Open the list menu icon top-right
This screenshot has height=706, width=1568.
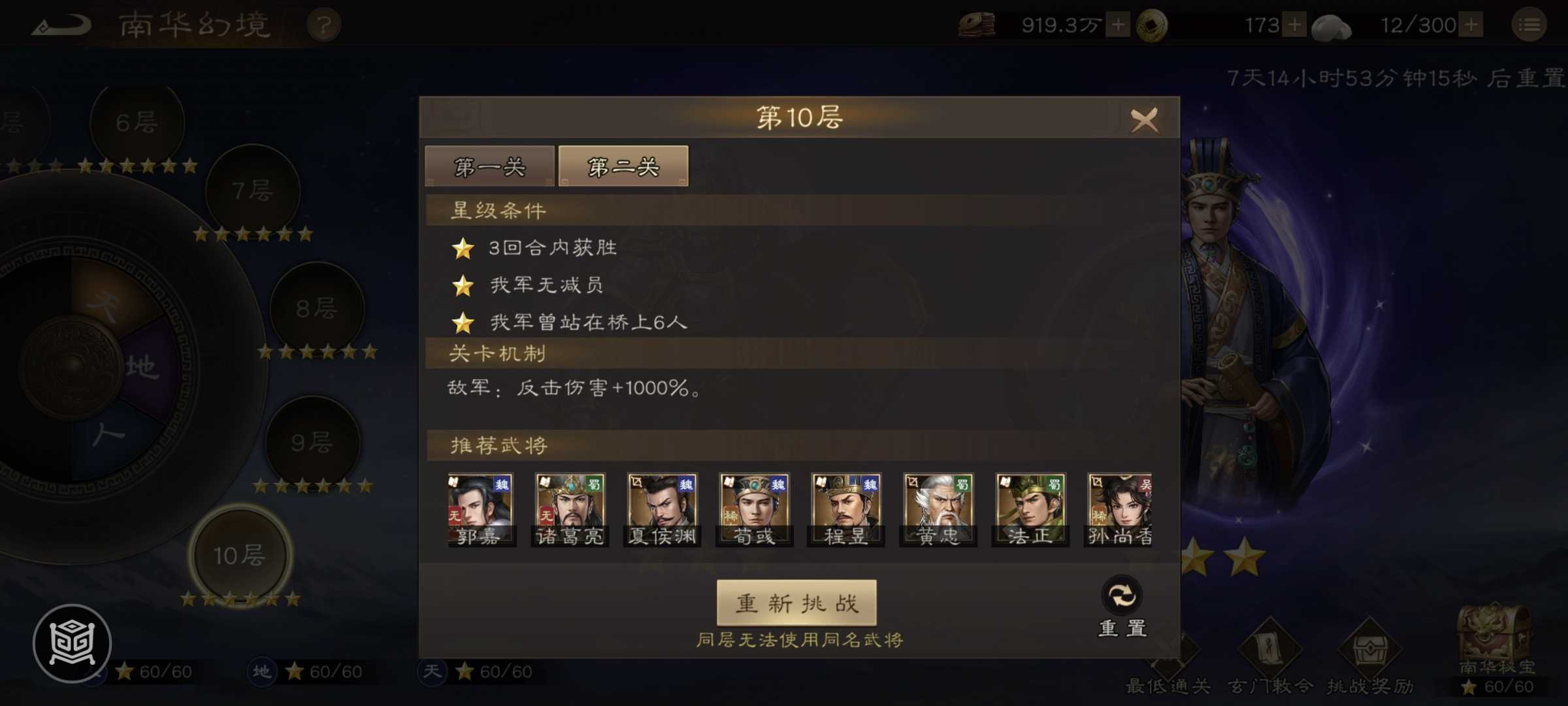point(1529,24)
